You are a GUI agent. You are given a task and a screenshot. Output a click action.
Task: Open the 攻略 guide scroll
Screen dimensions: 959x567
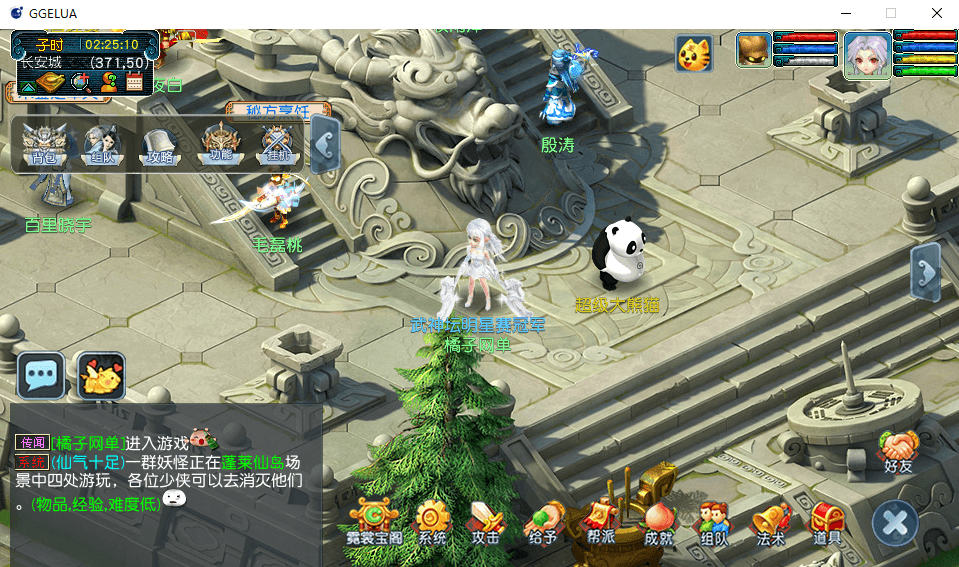(x=160, y=145)
